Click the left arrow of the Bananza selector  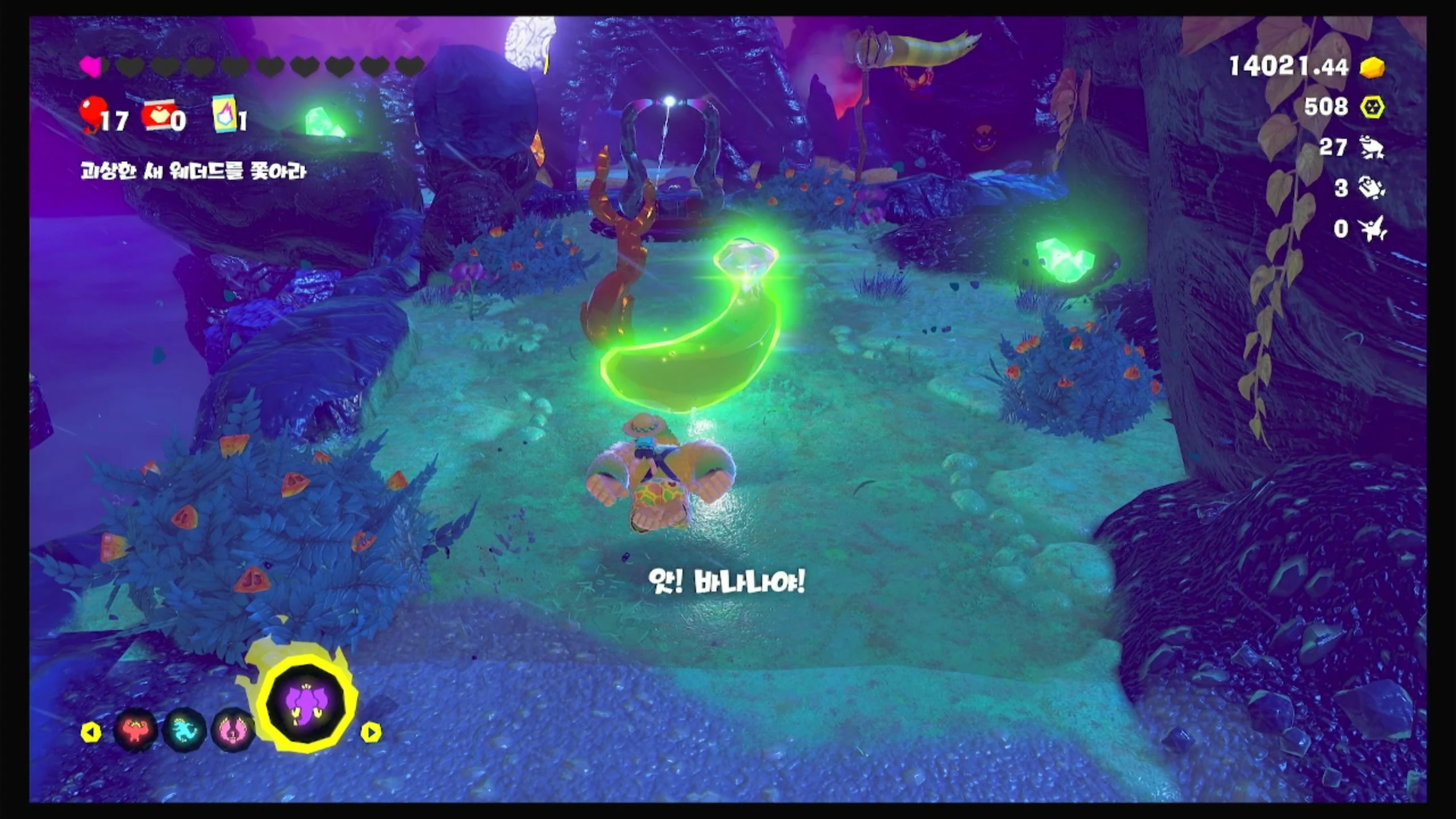[x=91, y=732]
